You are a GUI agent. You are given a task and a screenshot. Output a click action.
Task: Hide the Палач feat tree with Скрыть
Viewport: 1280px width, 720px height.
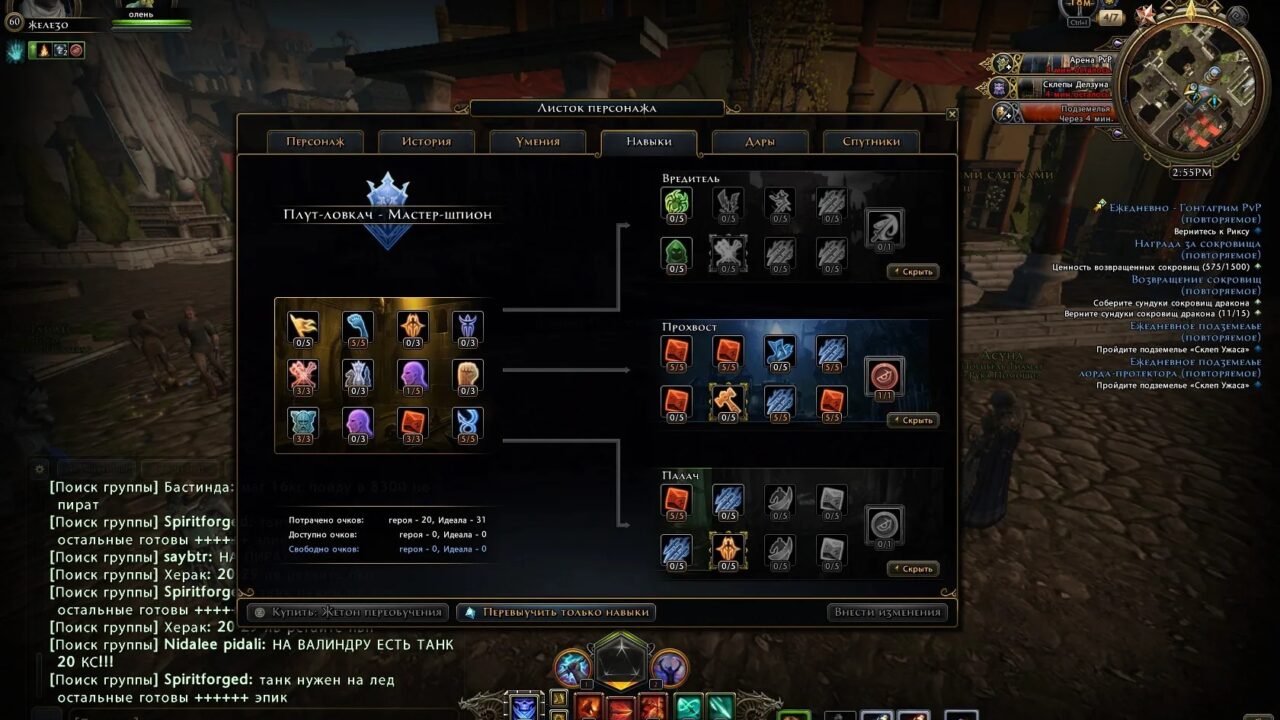click(912, 568)
